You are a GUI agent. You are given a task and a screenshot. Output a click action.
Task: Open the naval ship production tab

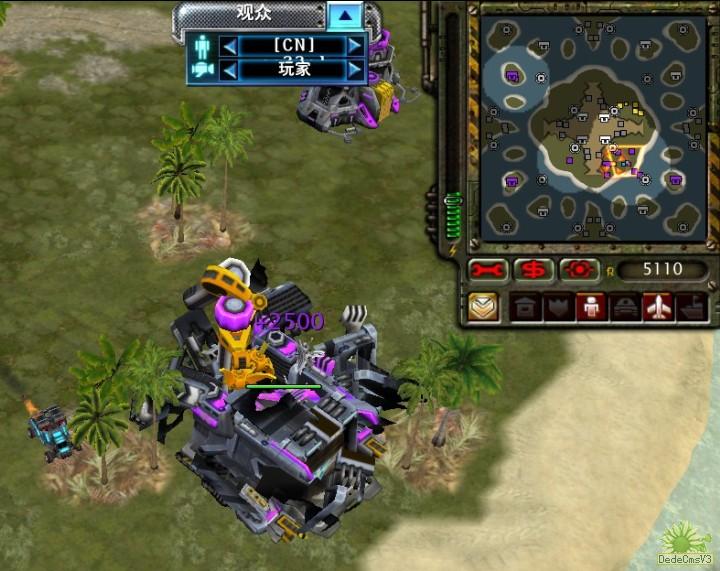[x=691, y=307]
